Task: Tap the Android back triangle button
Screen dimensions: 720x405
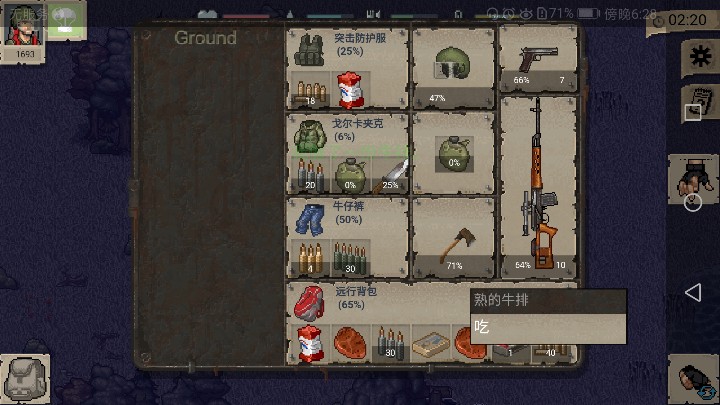Action: click(693, 292)
